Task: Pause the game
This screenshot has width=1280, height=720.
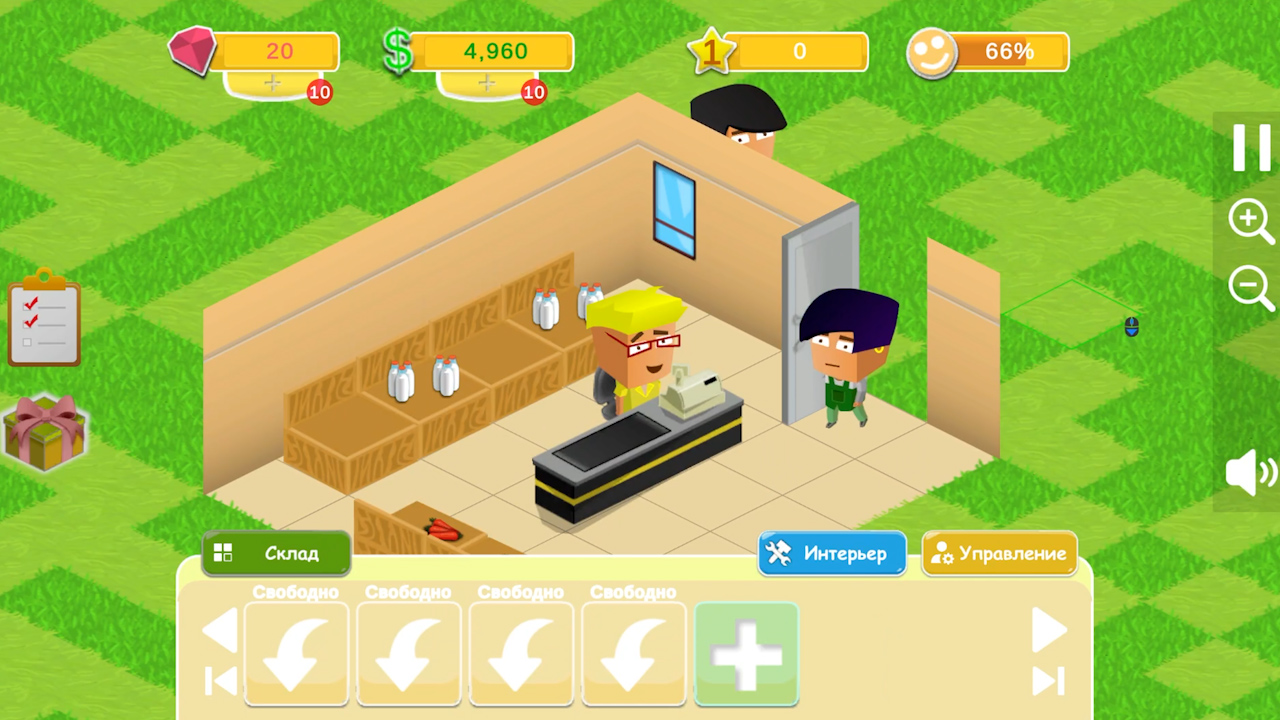Action: [x=1251, y=148]
